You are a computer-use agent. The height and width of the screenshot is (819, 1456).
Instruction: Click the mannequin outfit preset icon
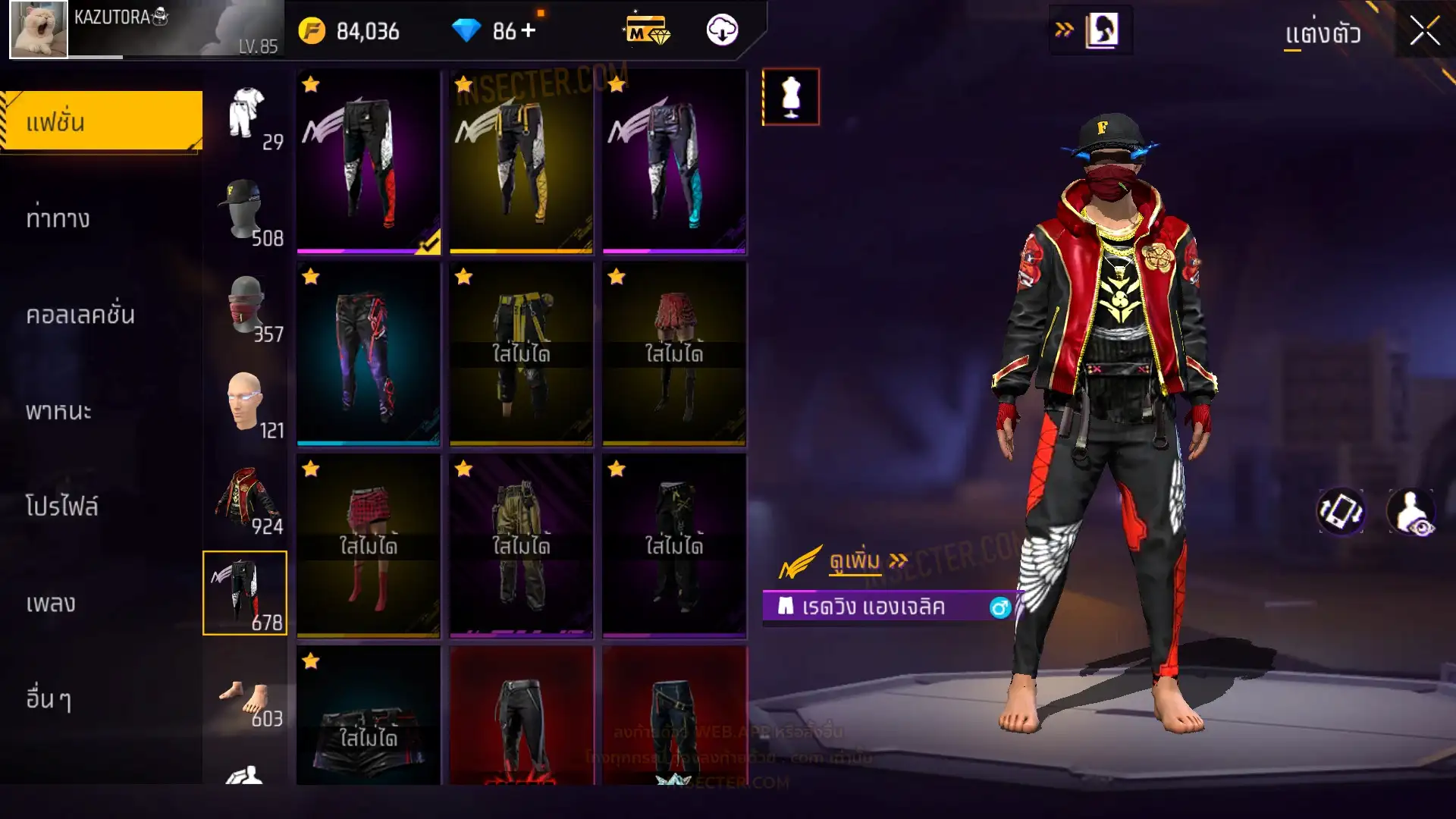(x=790, y=96)
